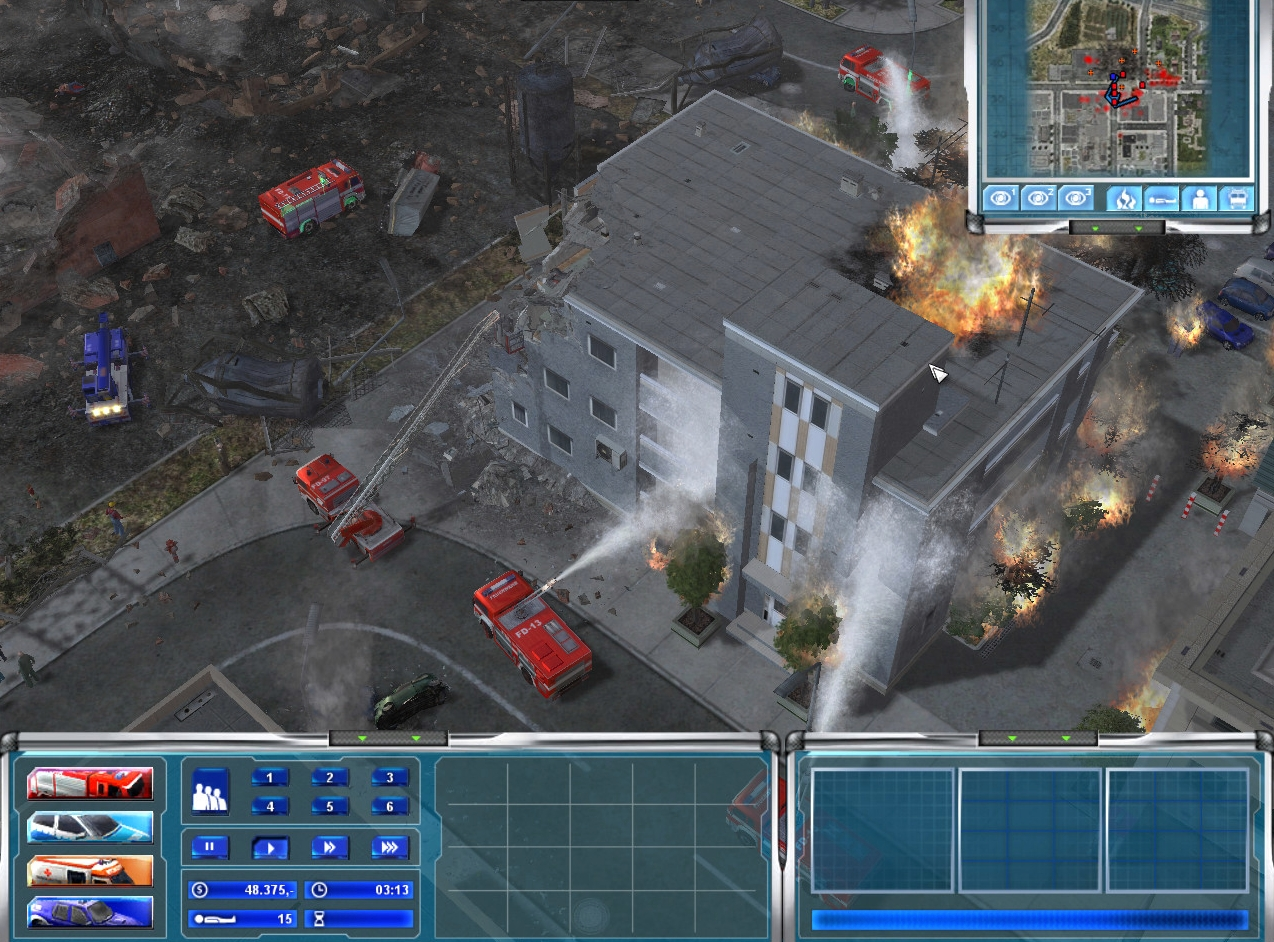Click the squad group people icon

click(210, 790)
